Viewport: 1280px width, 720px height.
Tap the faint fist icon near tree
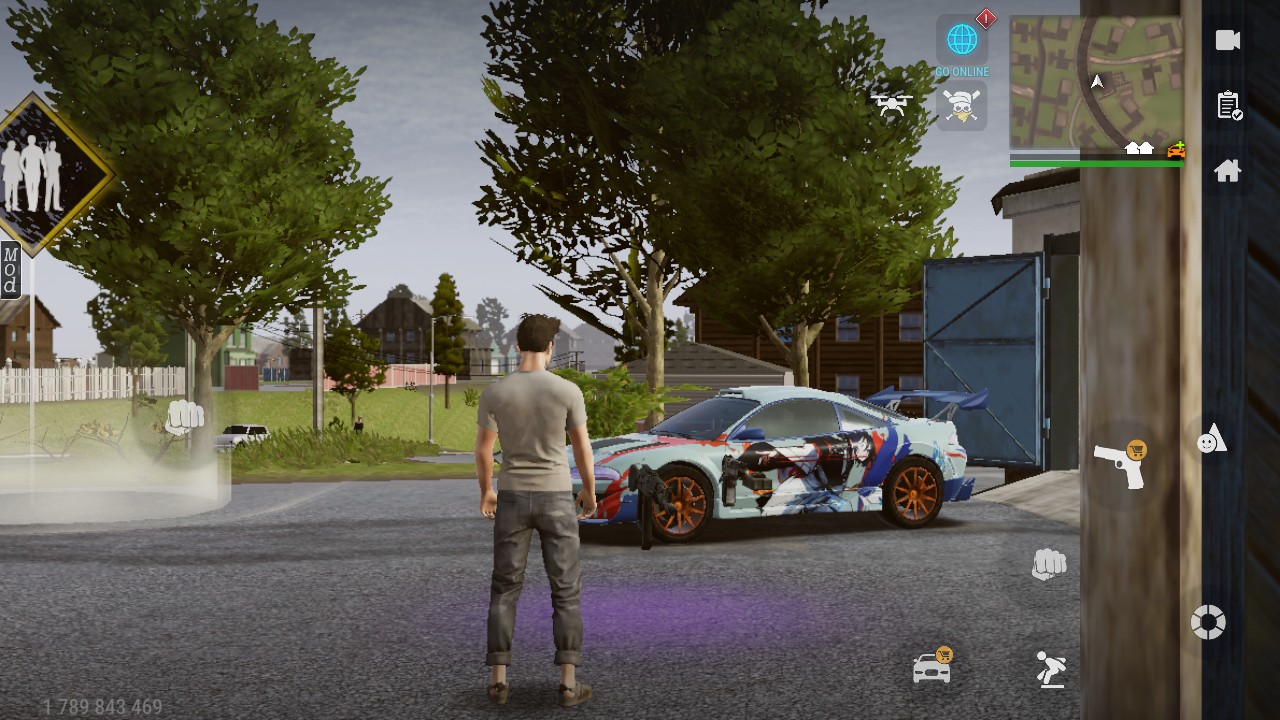click(184, 417)
